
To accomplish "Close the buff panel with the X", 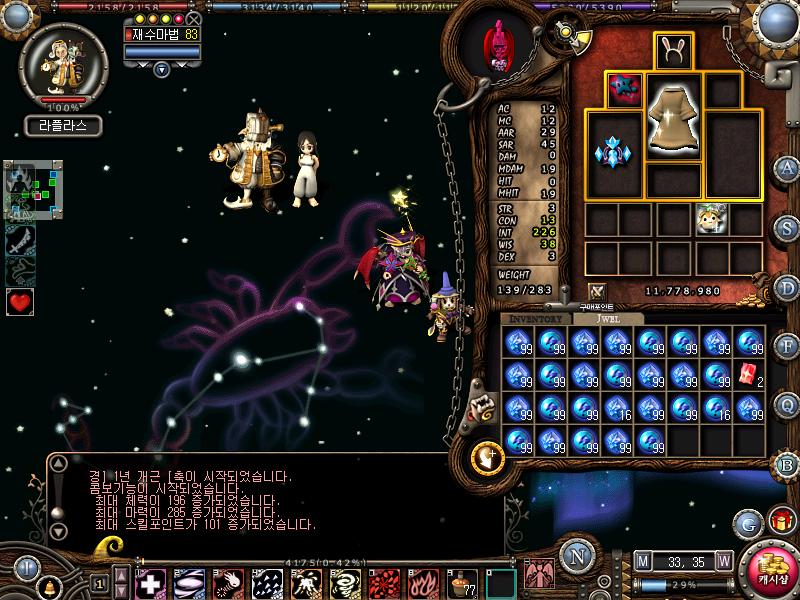I will coord(194,18).
